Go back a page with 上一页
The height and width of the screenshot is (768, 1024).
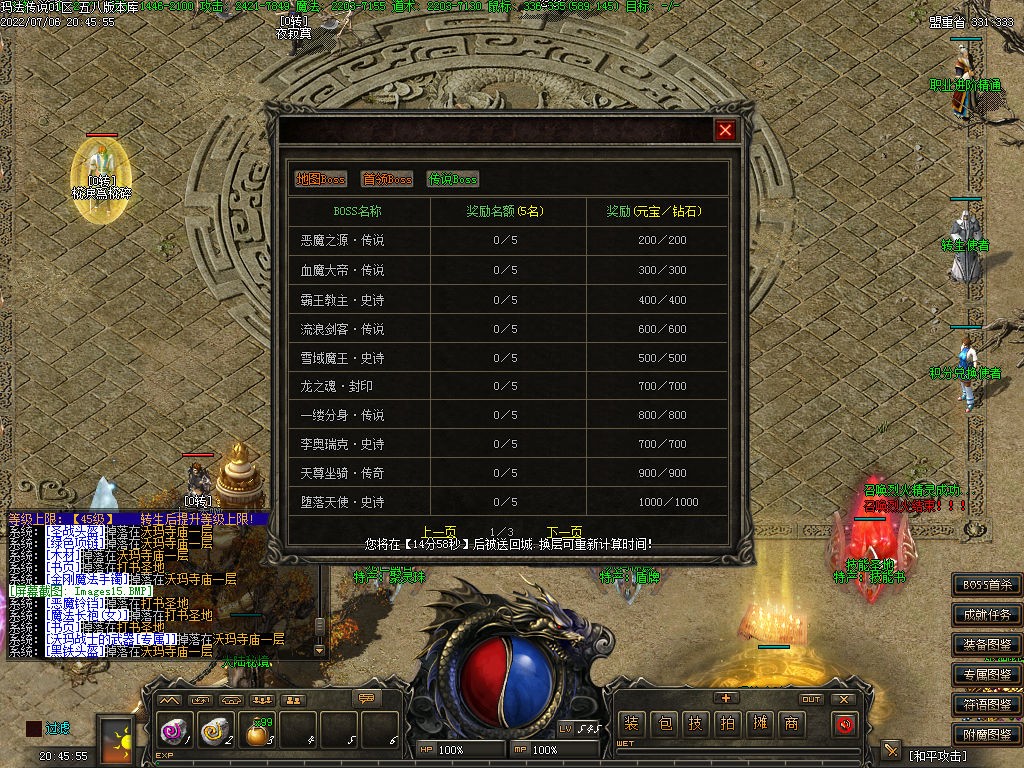coord(439,532)
